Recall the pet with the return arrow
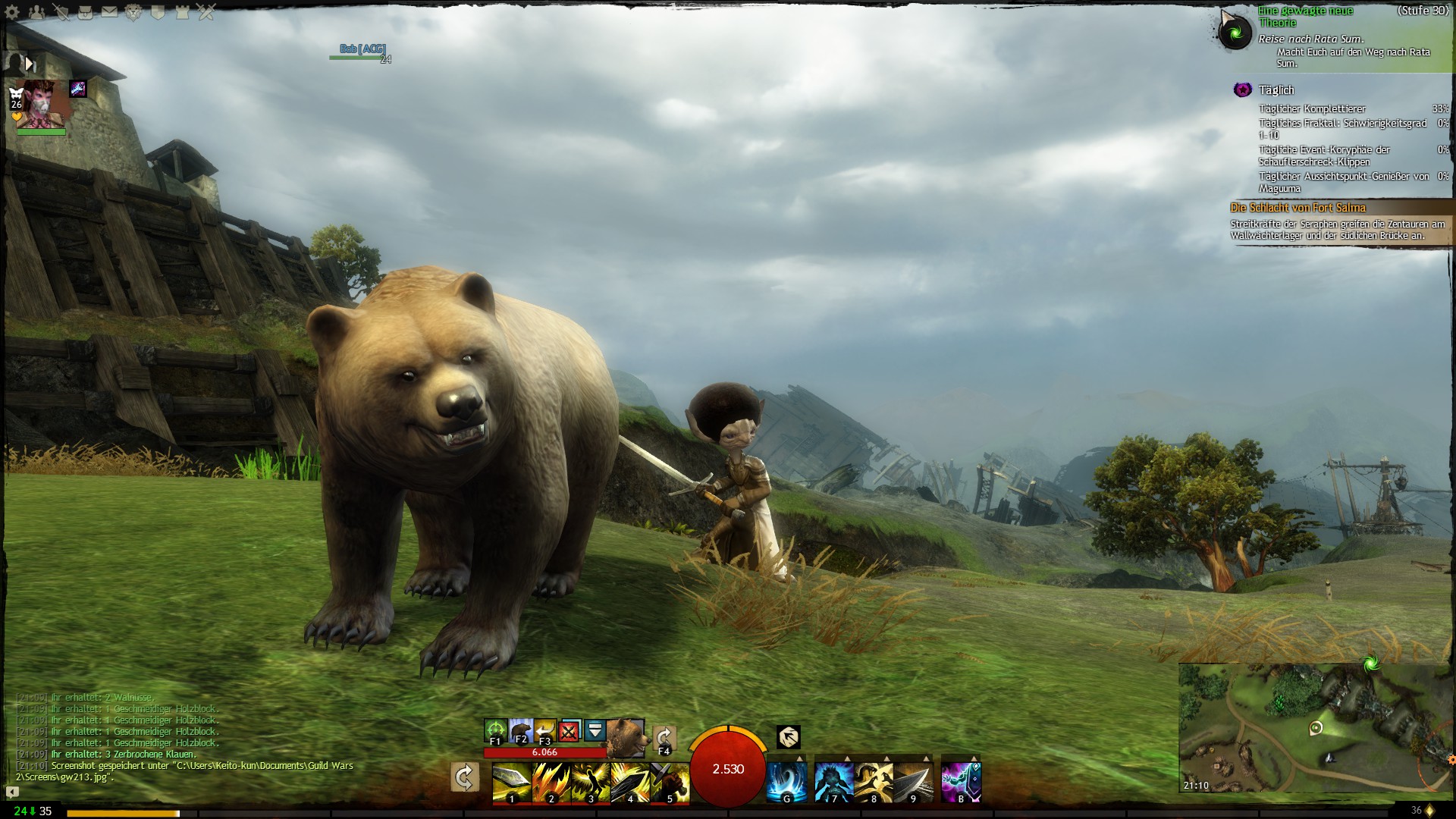Viewport: 1456px width, 819px height. (544, 732)
